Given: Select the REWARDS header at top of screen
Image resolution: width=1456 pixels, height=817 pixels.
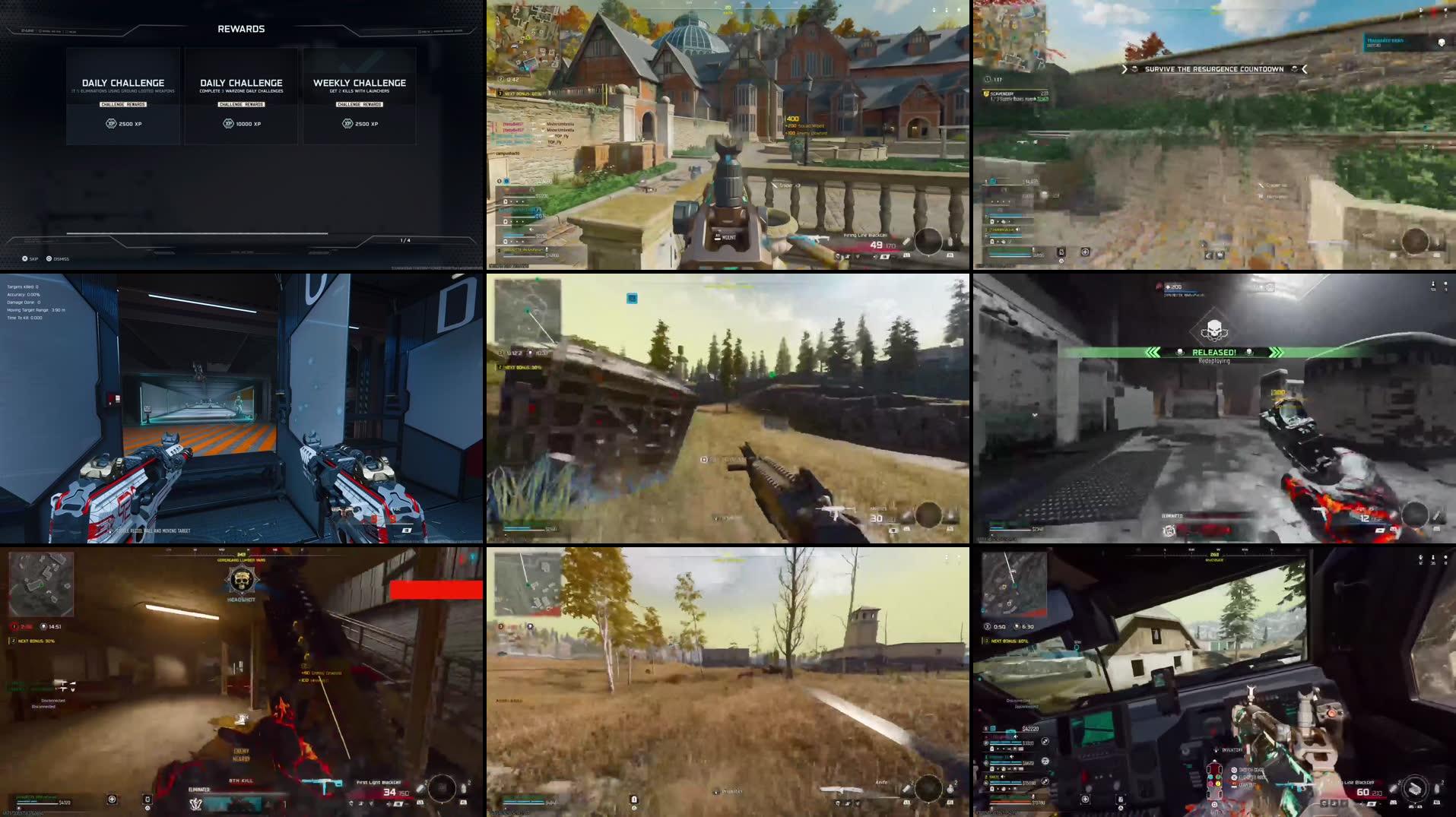Looking at the screenshot, I should (x=242, y=28).
